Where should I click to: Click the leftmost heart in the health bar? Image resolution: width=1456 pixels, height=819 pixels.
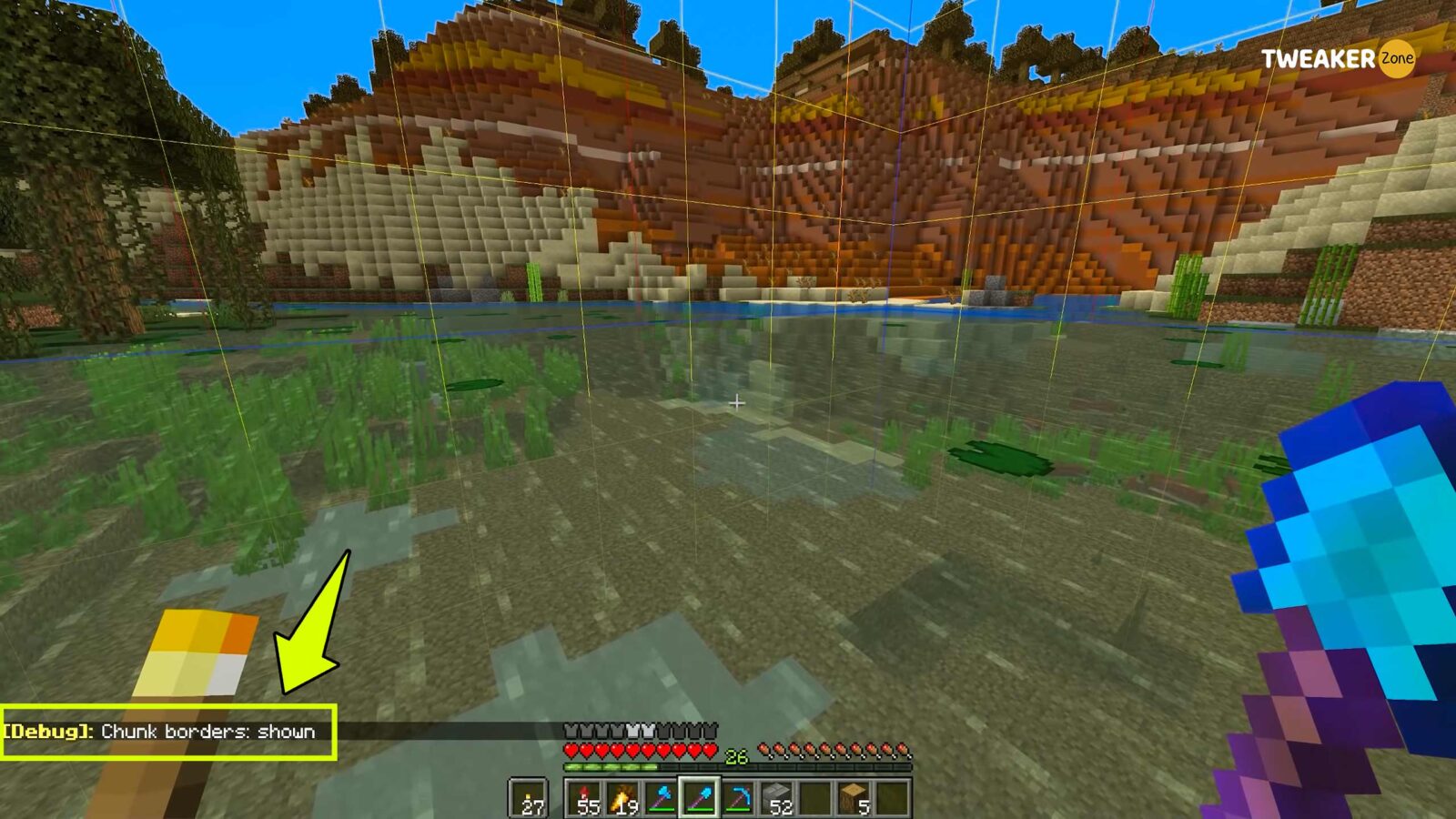pyautogui.click(x=570, y=750)
